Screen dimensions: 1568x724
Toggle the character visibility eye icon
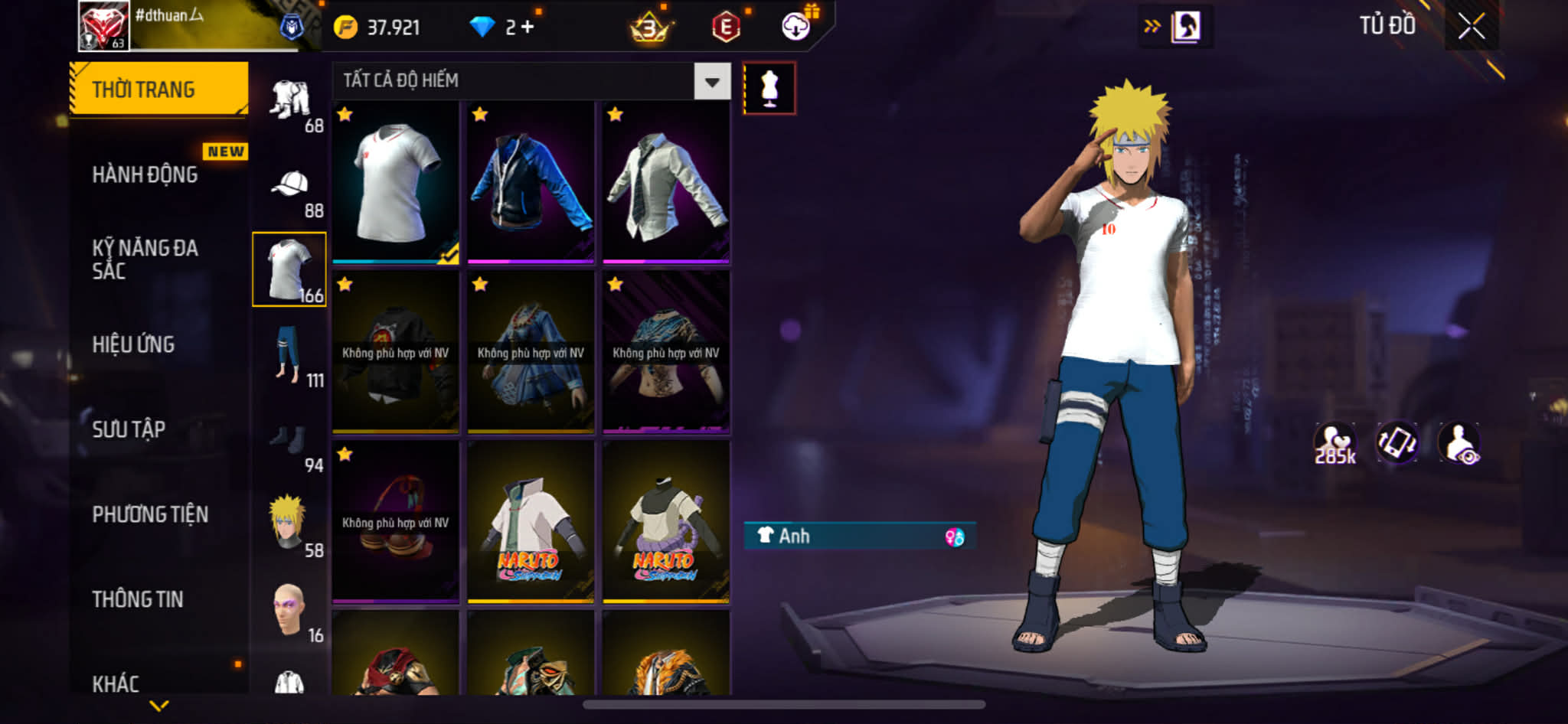[1459, 444]
